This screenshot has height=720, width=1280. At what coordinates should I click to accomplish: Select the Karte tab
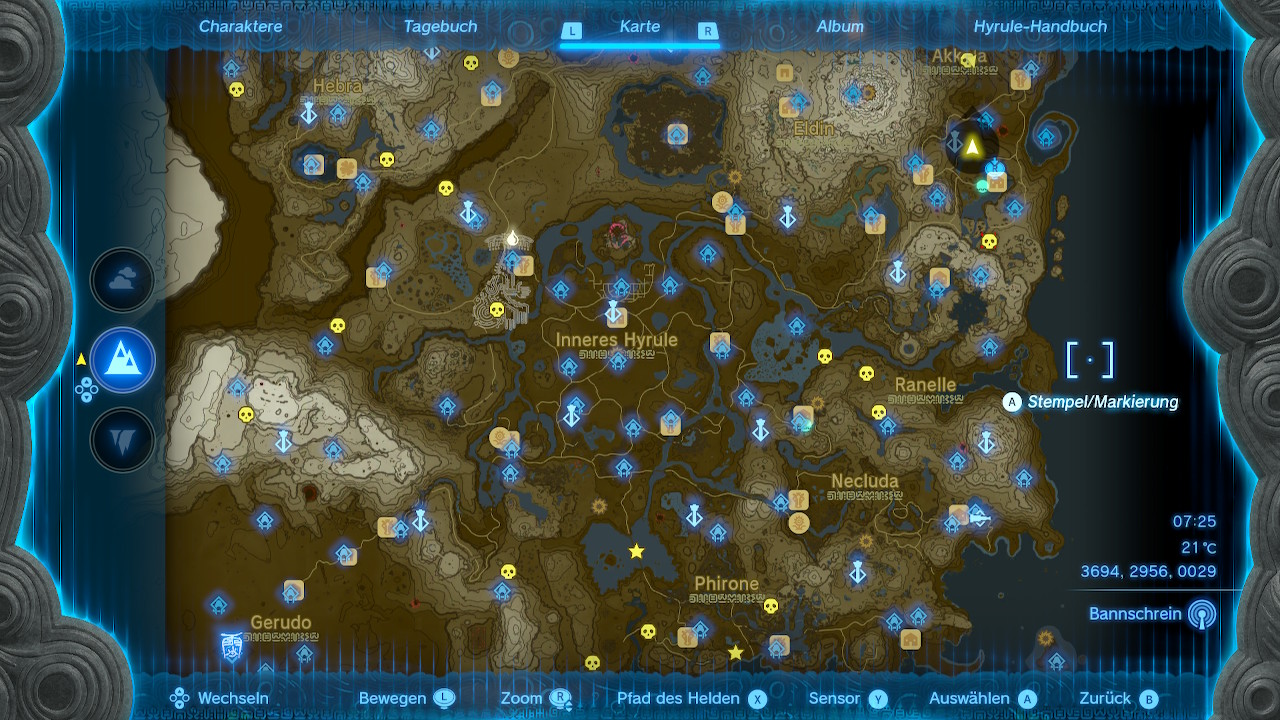pos(639,27)
